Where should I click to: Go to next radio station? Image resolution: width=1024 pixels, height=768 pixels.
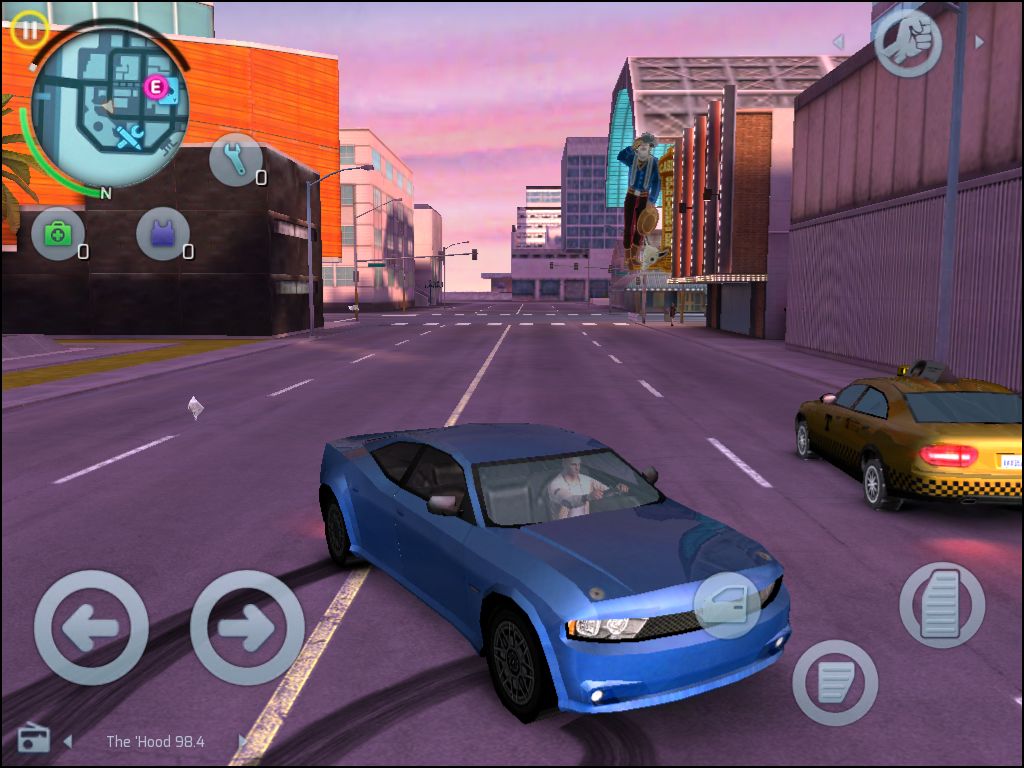242,741
